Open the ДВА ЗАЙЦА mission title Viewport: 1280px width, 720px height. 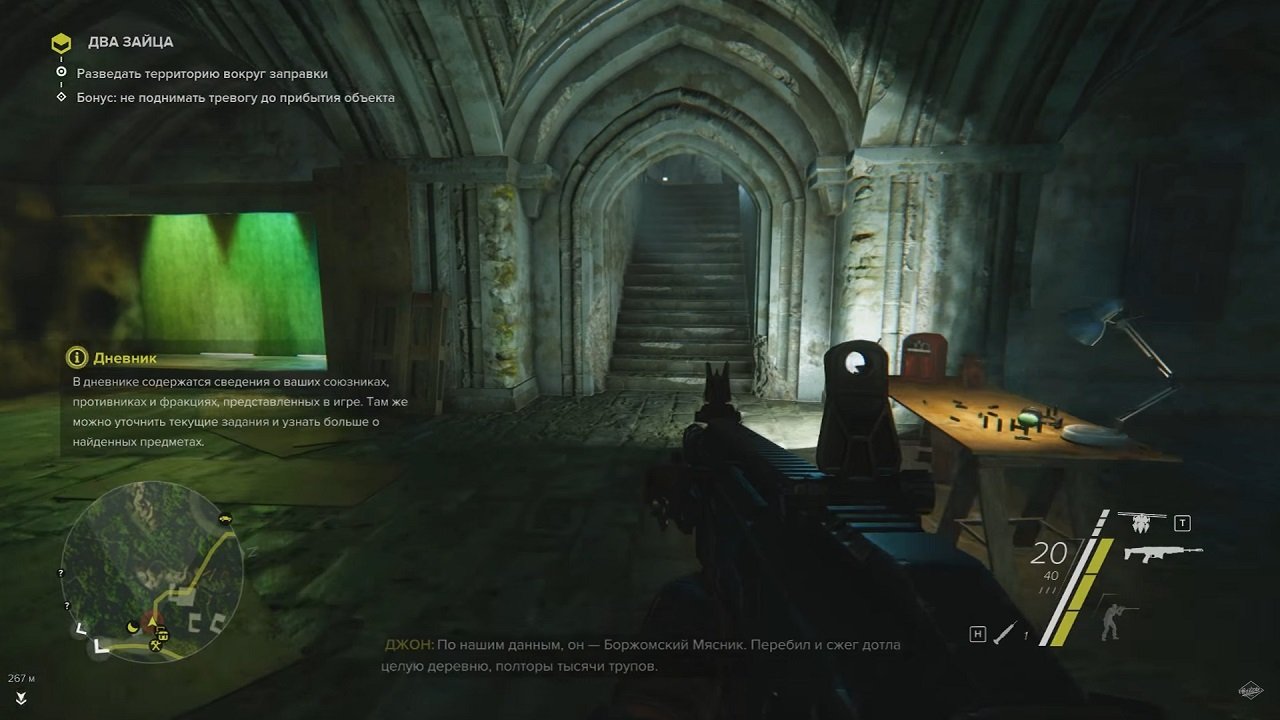131,42
